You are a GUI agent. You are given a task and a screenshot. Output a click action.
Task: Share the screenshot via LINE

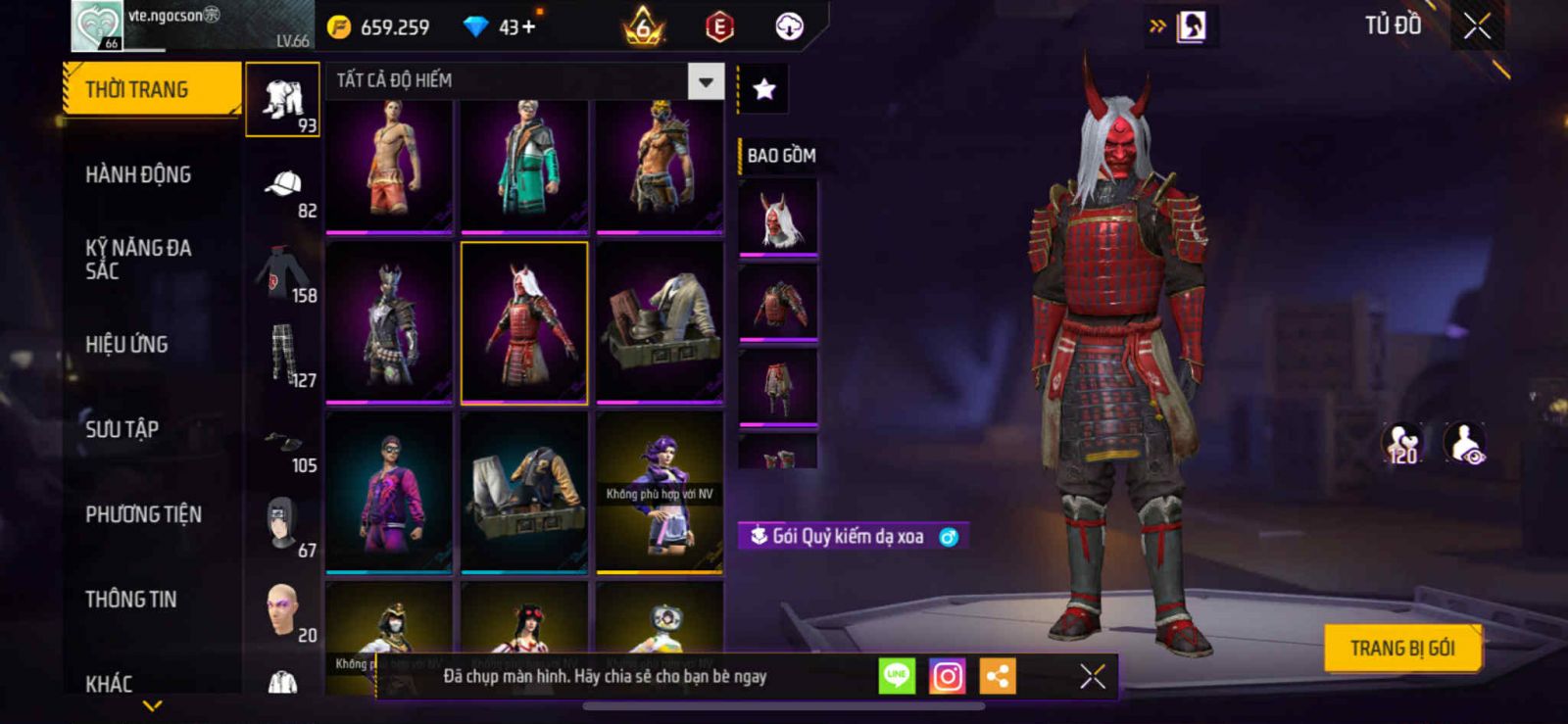click(x=896, y=676)
